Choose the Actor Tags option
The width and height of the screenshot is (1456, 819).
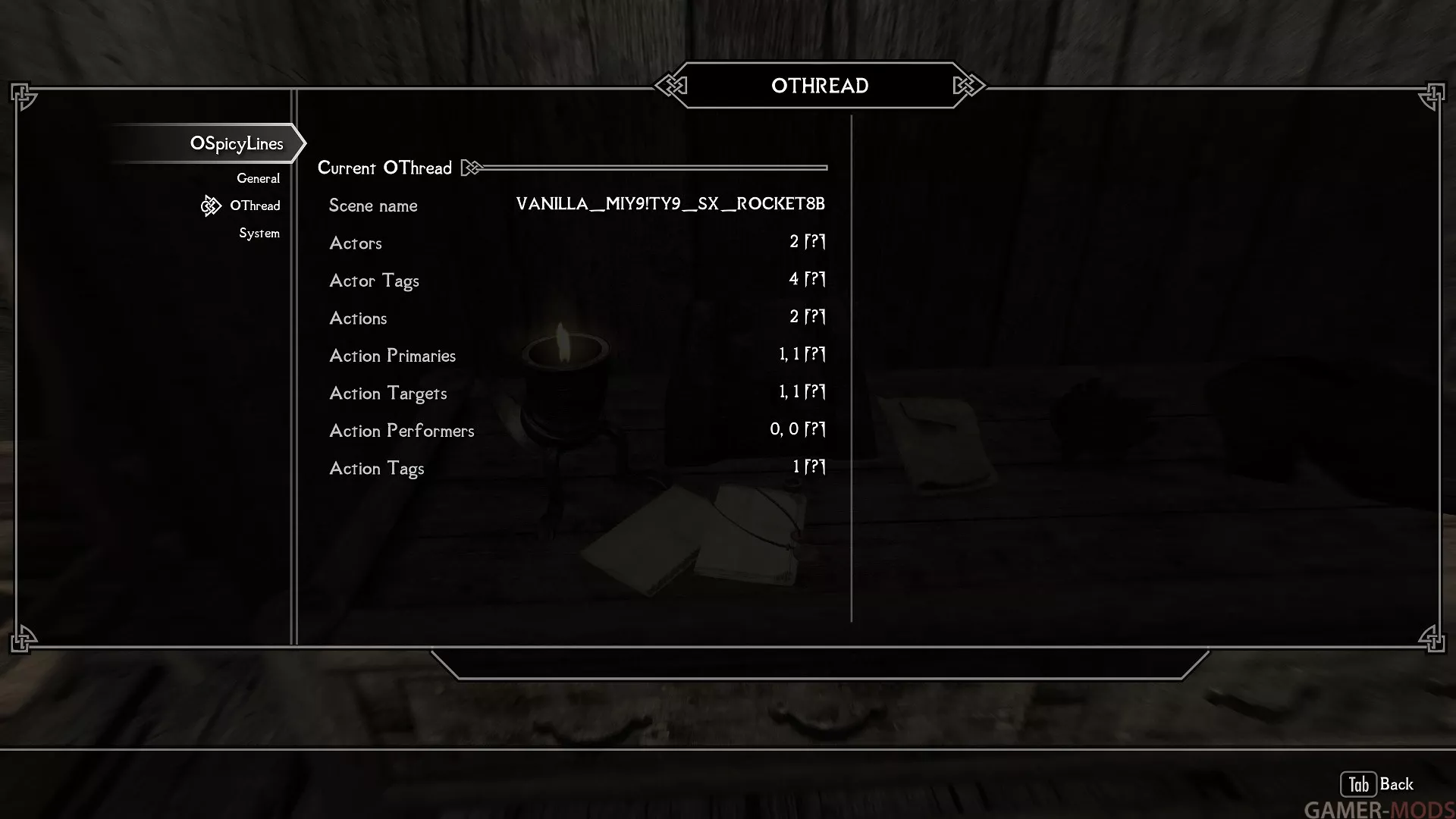coord(576,280)
